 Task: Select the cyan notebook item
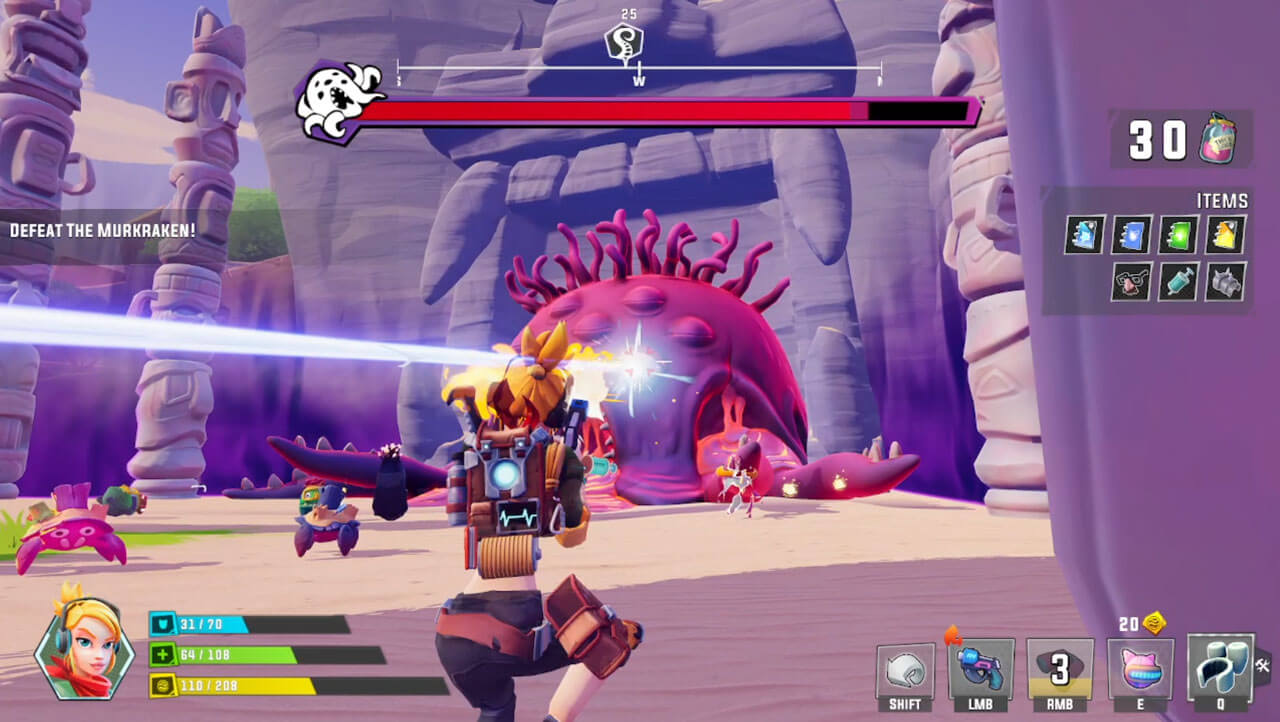pos(1084,234)
